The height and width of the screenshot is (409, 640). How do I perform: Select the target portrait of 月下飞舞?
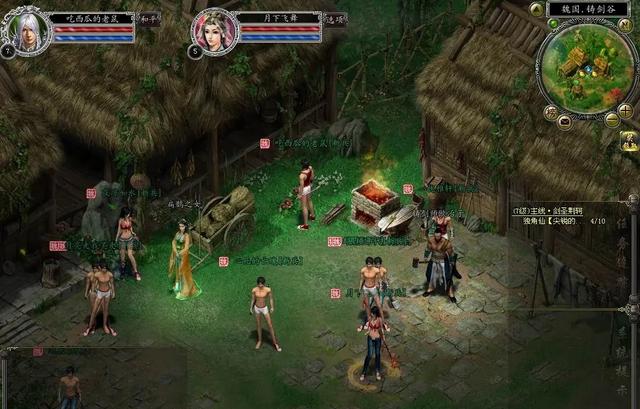213,30
